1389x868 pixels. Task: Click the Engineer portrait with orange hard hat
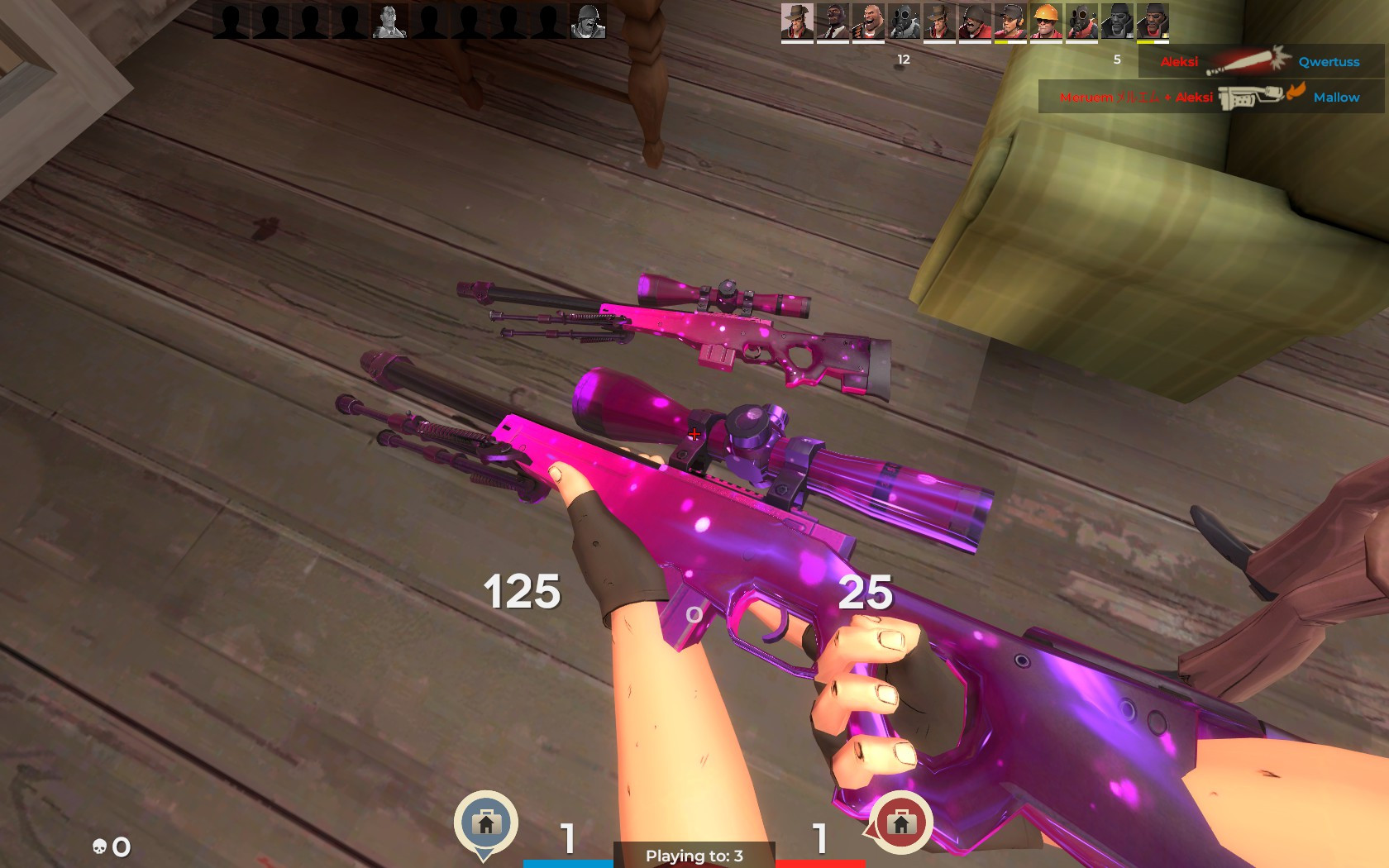(x=1048, y=21)
